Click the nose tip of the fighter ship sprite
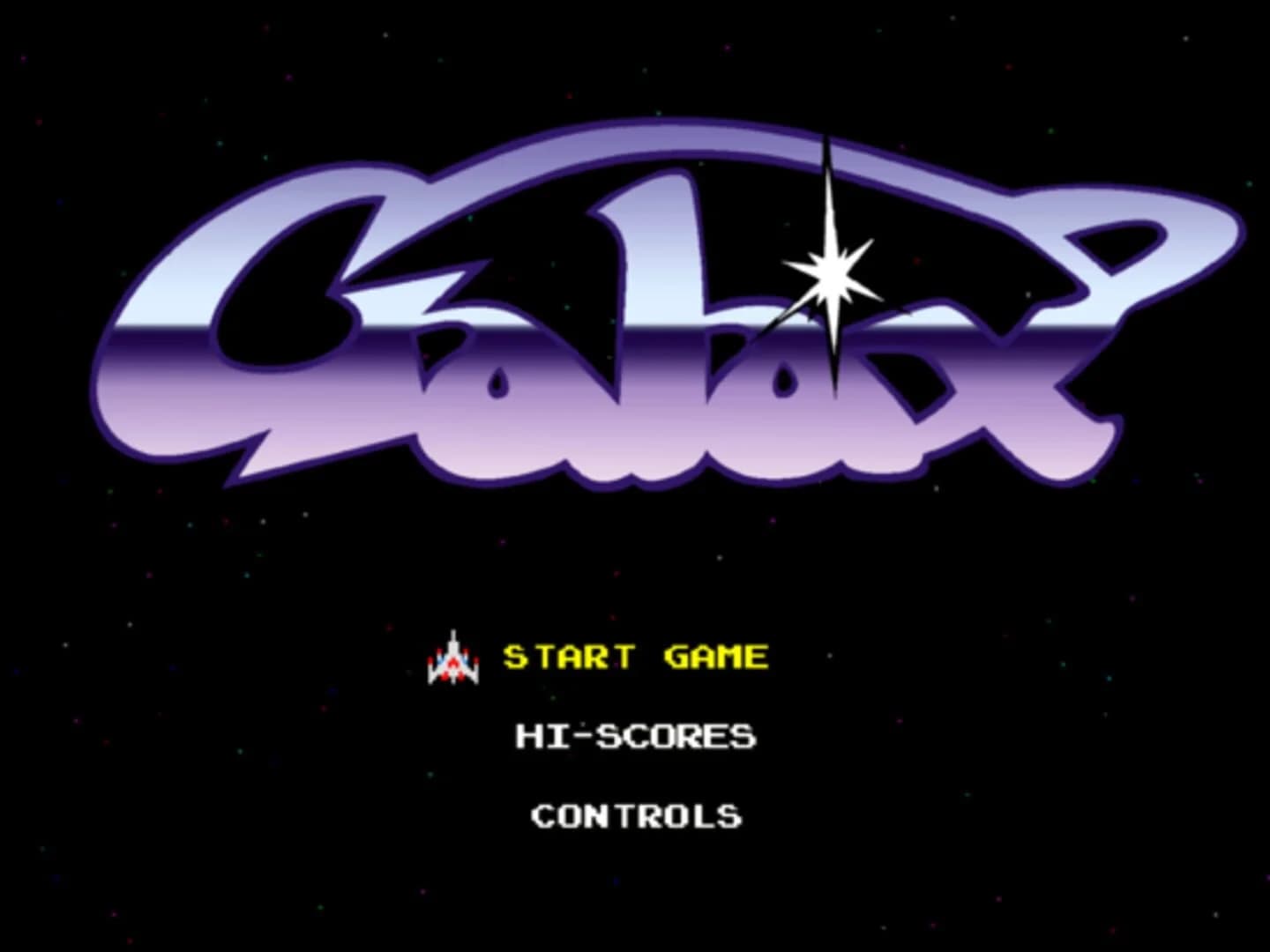The height and width of the screenshot is (952, 1270). pos(453,630)
